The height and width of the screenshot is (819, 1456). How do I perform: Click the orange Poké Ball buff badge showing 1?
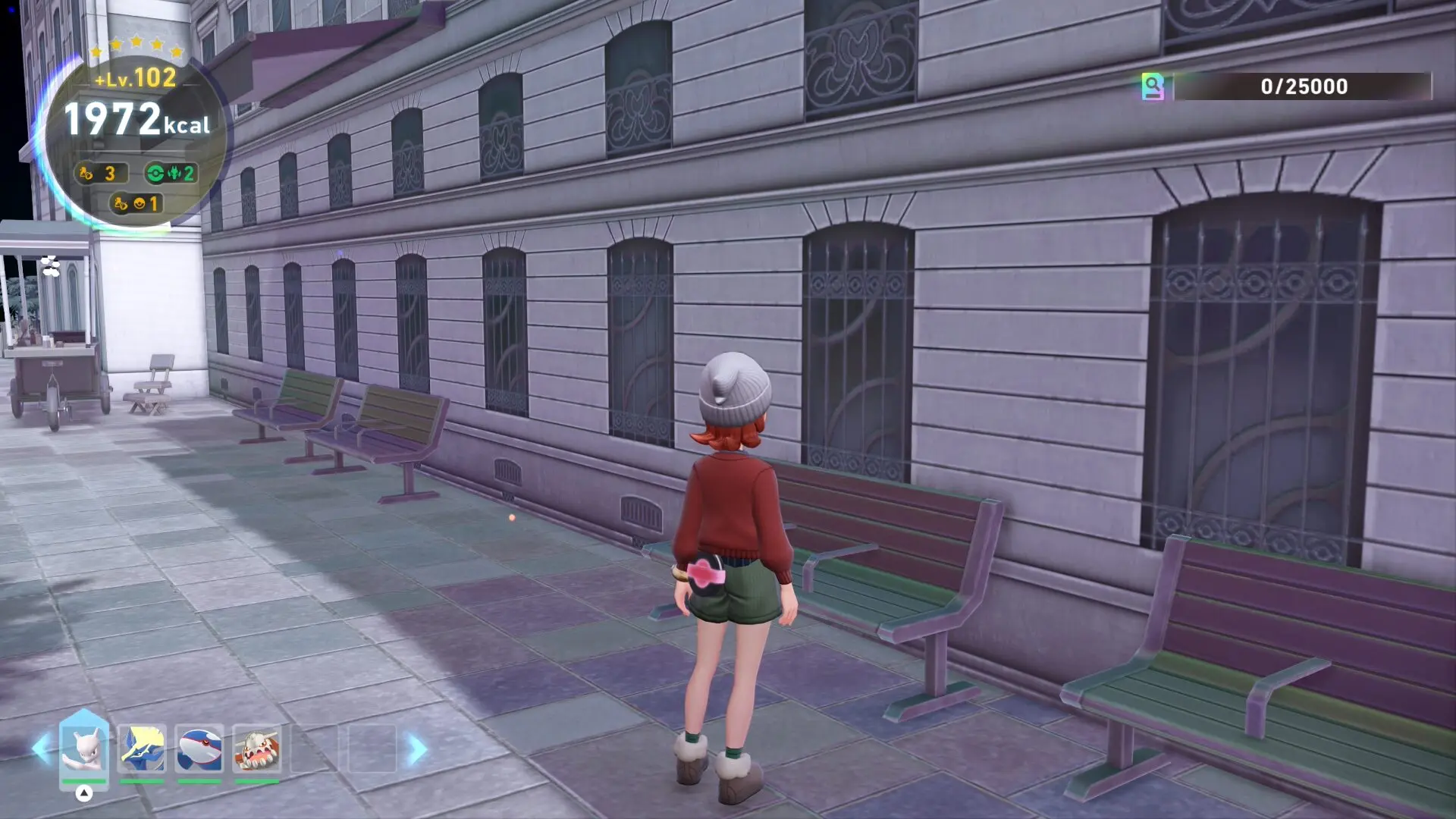point(136,203)
